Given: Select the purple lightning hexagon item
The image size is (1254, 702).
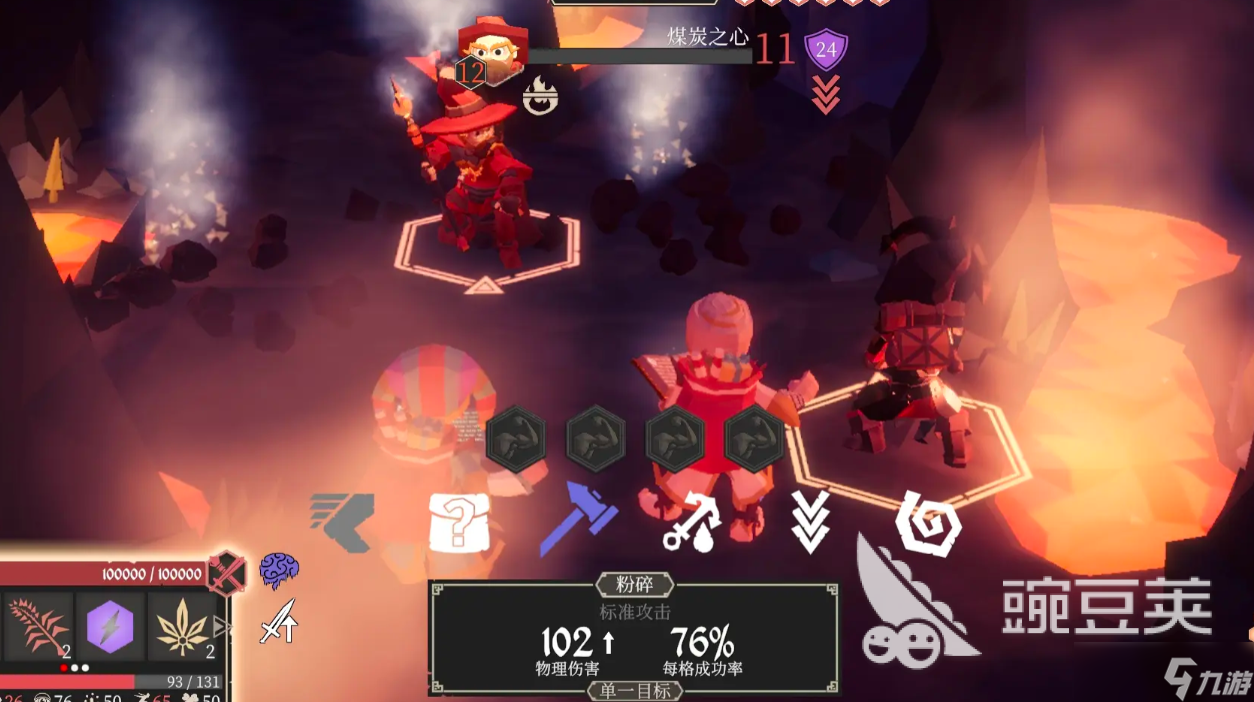Looking at the screenshot, I should (110, 627).
